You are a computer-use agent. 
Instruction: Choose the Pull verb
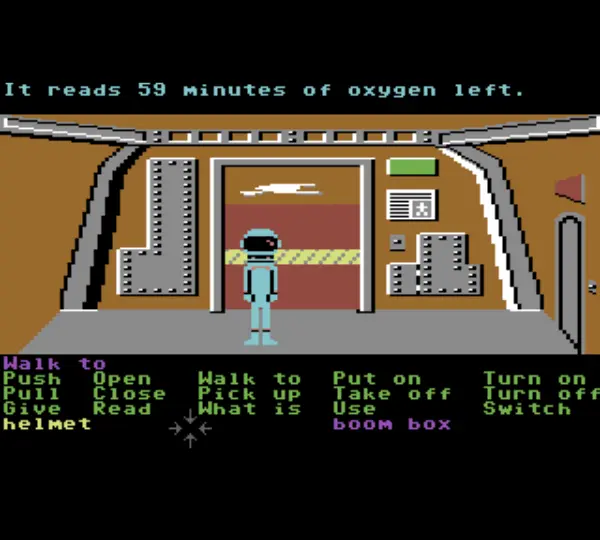pyautogui.click(x=31, y=394)
